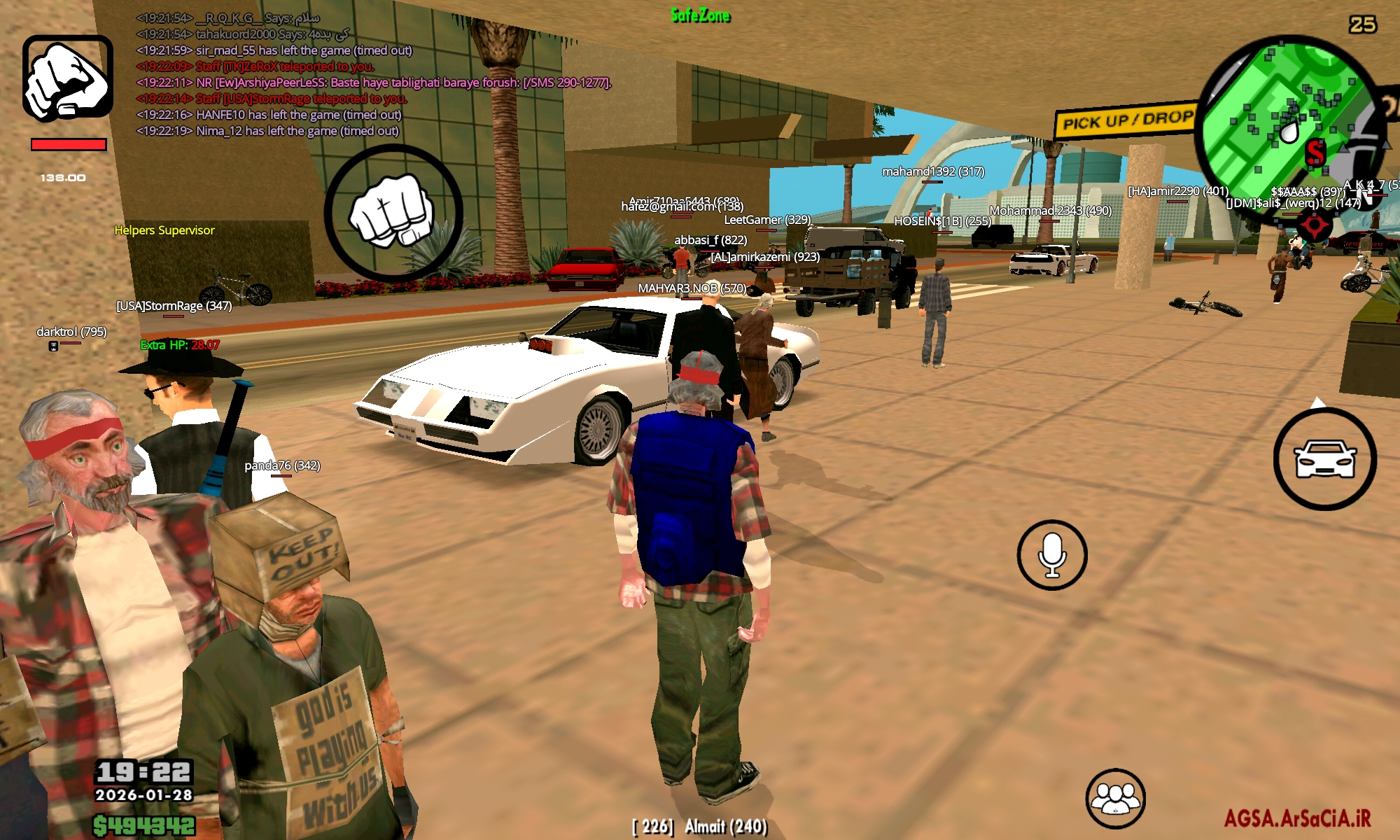Activate the microphone voice chat button
This screenshot has width=1400, height=840.
(x=1051, y=555)
